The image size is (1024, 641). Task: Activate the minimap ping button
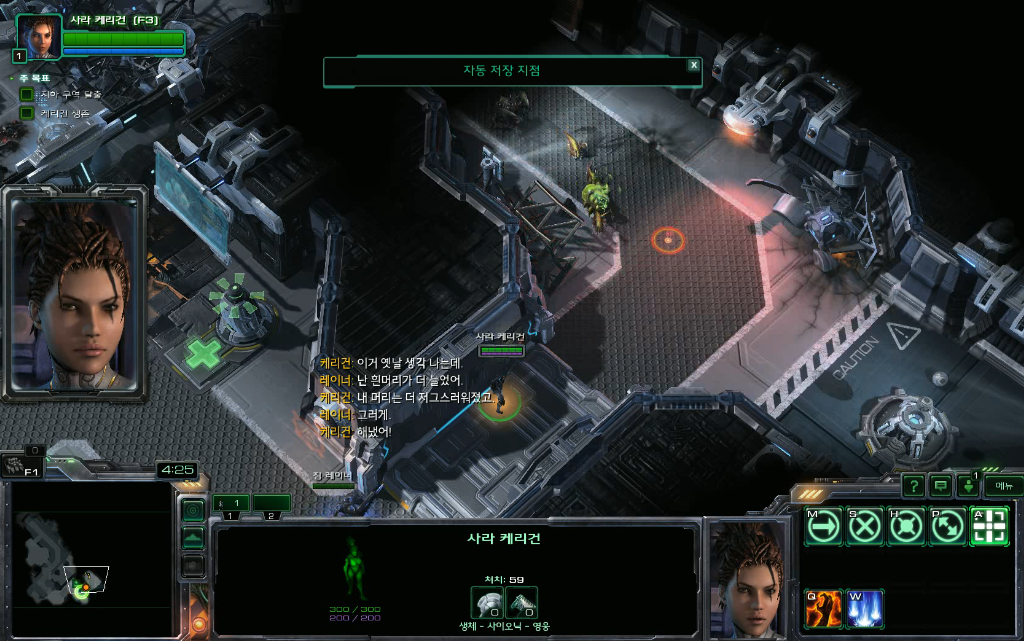point(193,511)
